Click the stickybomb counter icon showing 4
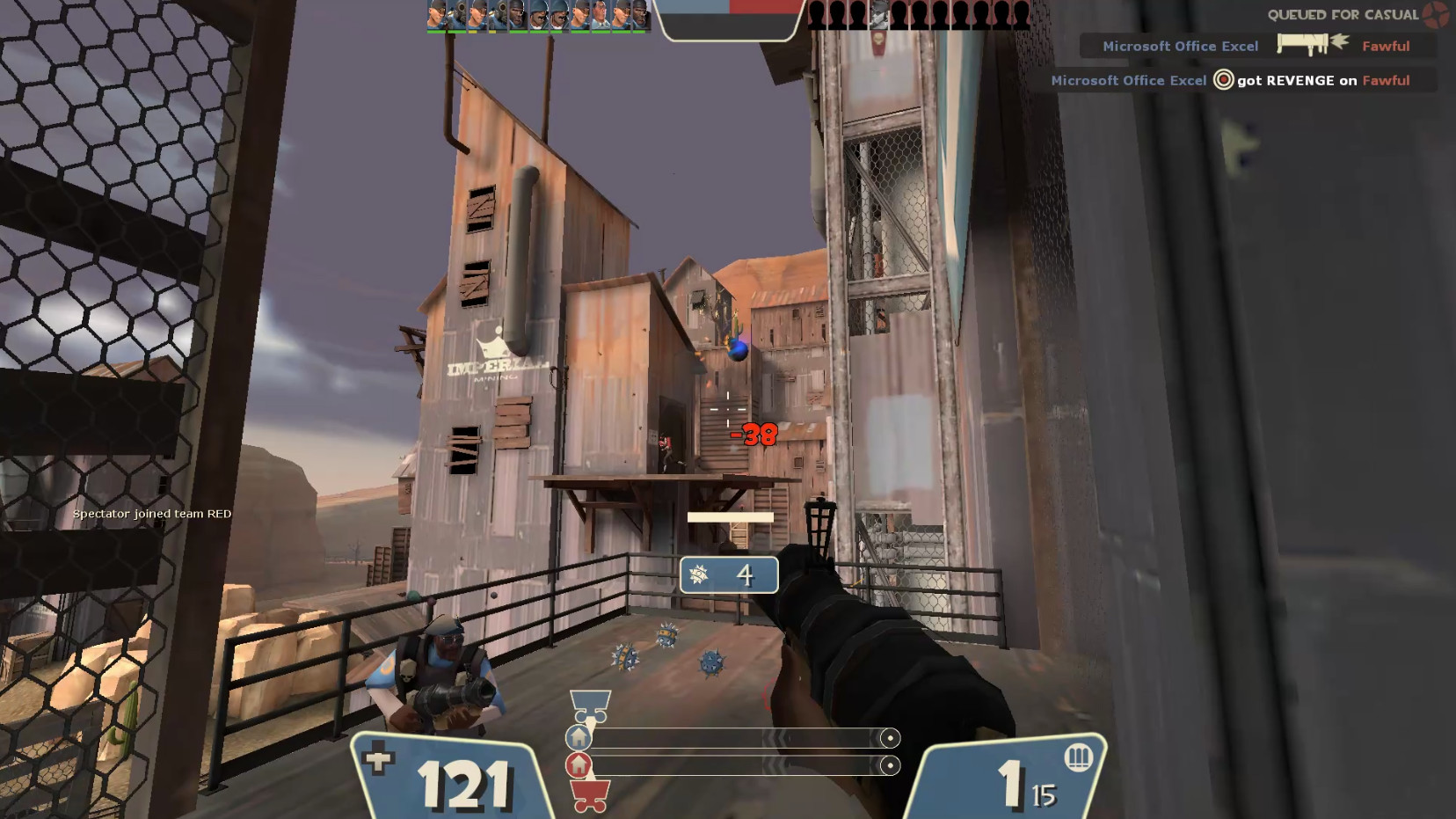Image resolution: width=1456 pixels, height=819 pixels. pos(699,574)
